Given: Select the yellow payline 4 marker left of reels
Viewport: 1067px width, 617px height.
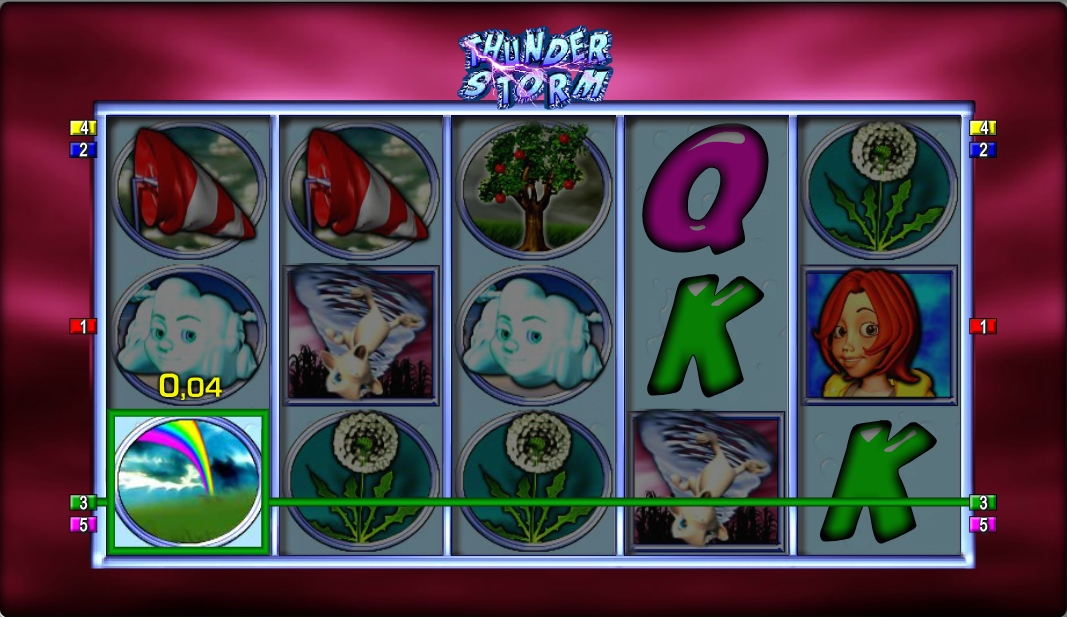Looking at the screenshot, I should [x=83, y=128].
